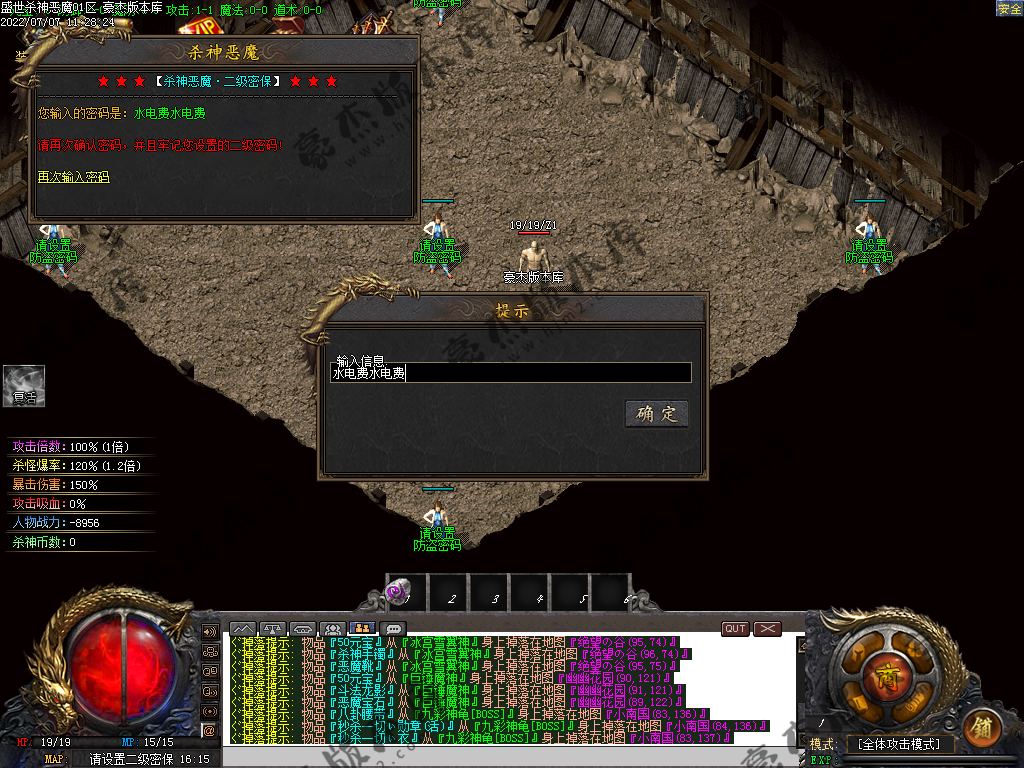Click the 安全 safe zone indicator
This screenshot has height=768, width=1024.
(x=1009, y=9)
